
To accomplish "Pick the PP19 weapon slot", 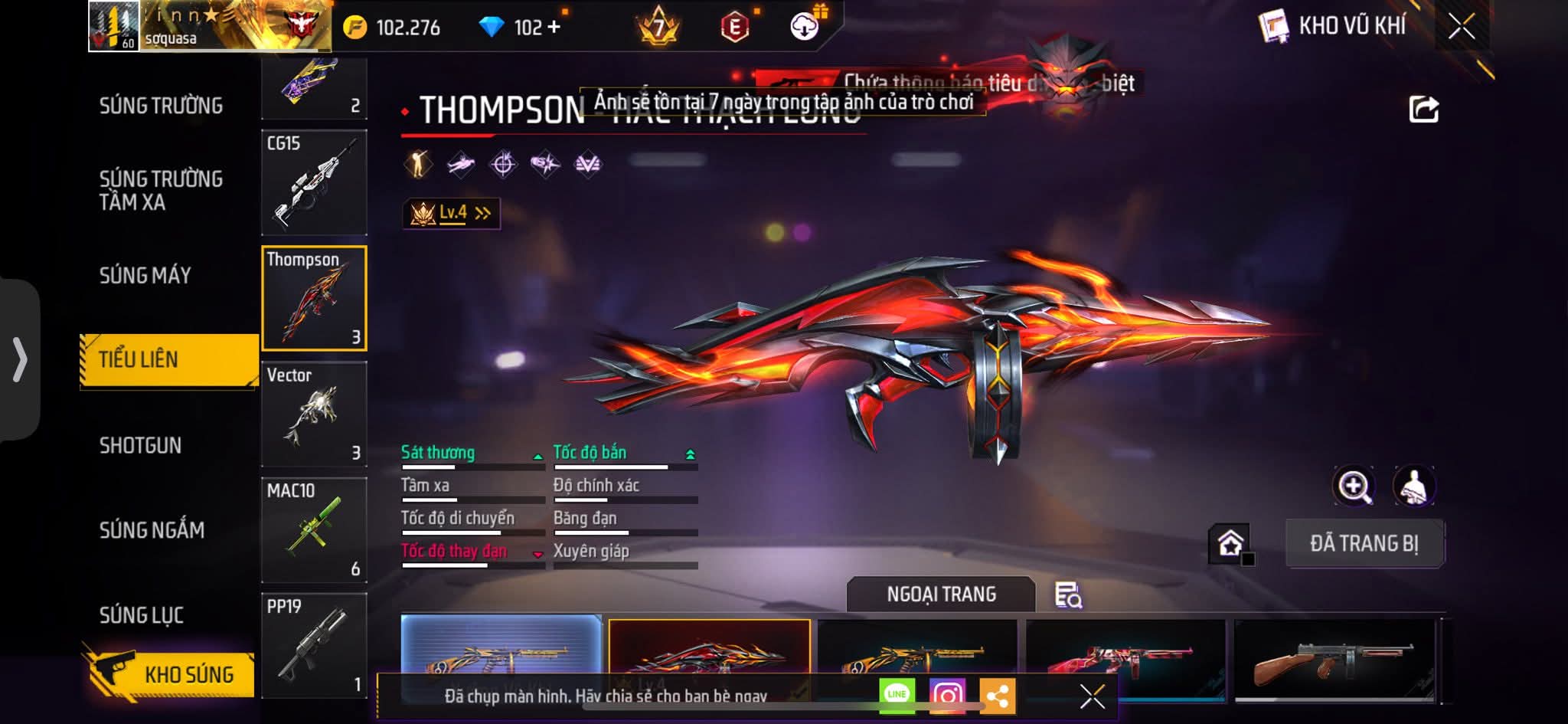I will point(314,645).
